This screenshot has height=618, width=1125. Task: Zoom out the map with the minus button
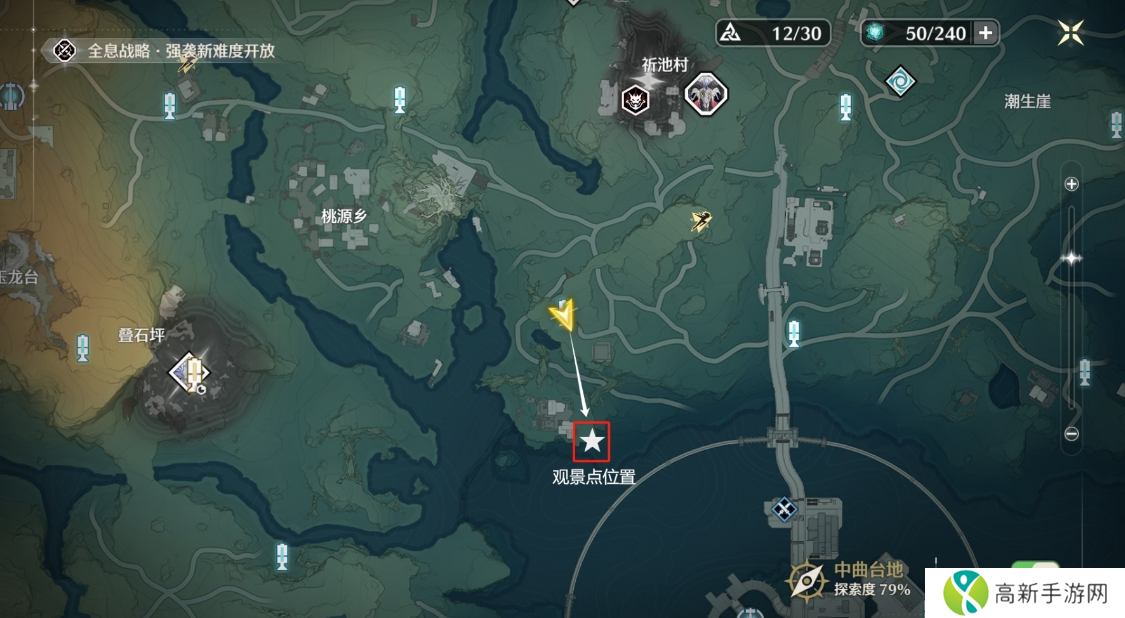[x=1071, y=434]
